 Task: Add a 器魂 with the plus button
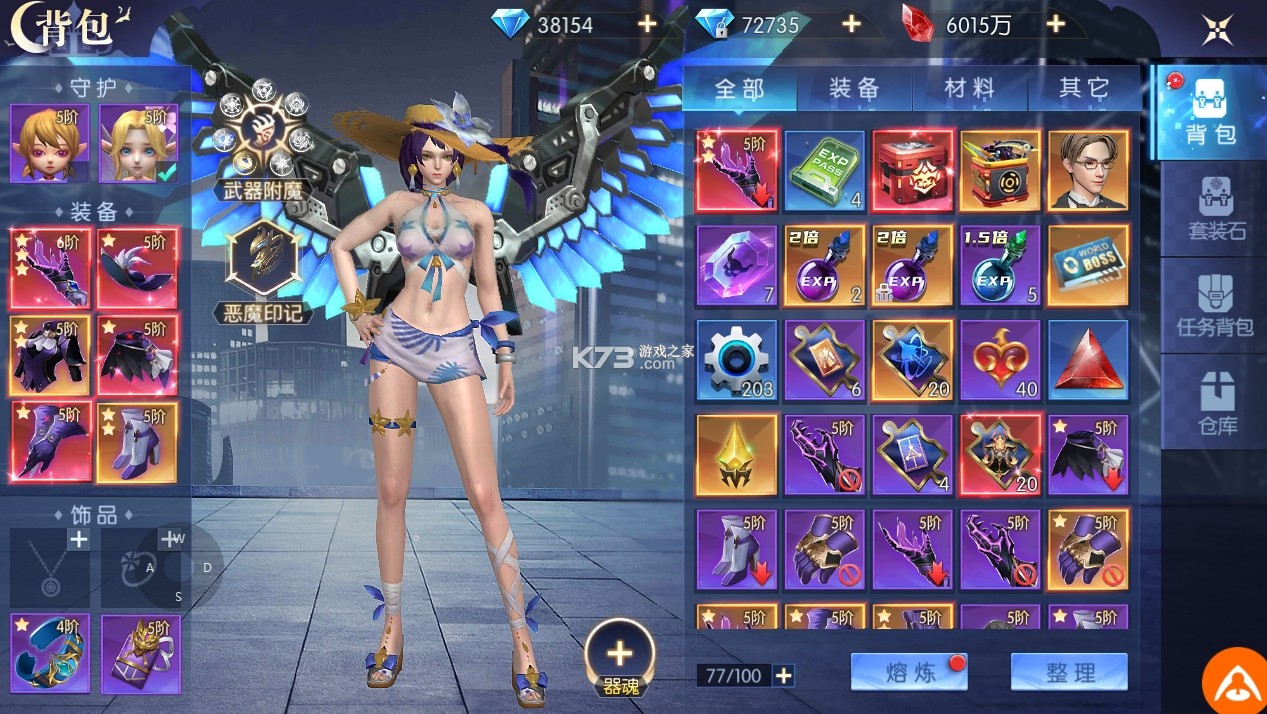click(x=619, y=655)
